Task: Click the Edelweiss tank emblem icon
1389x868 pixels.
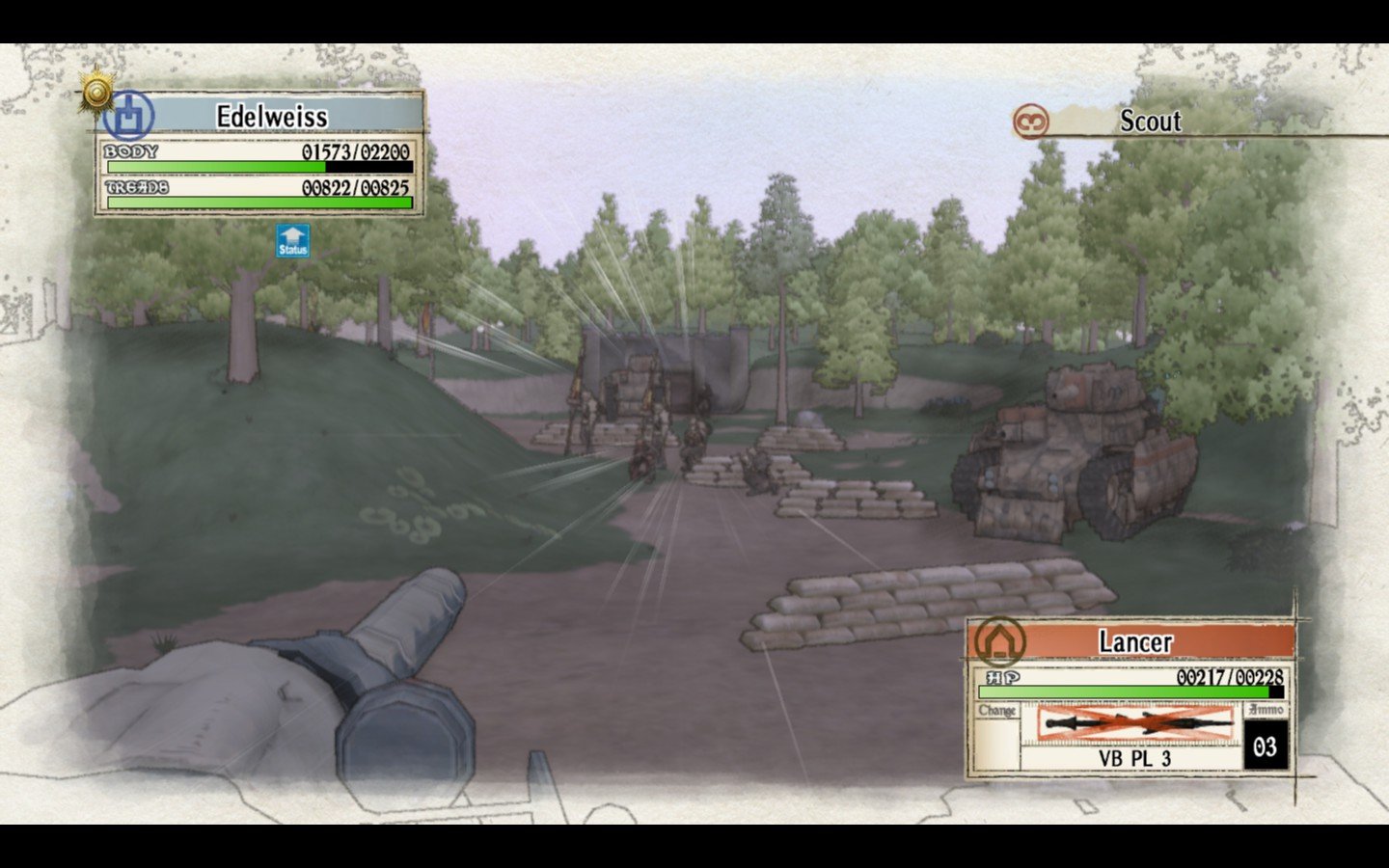Action: tap(129, 116)
